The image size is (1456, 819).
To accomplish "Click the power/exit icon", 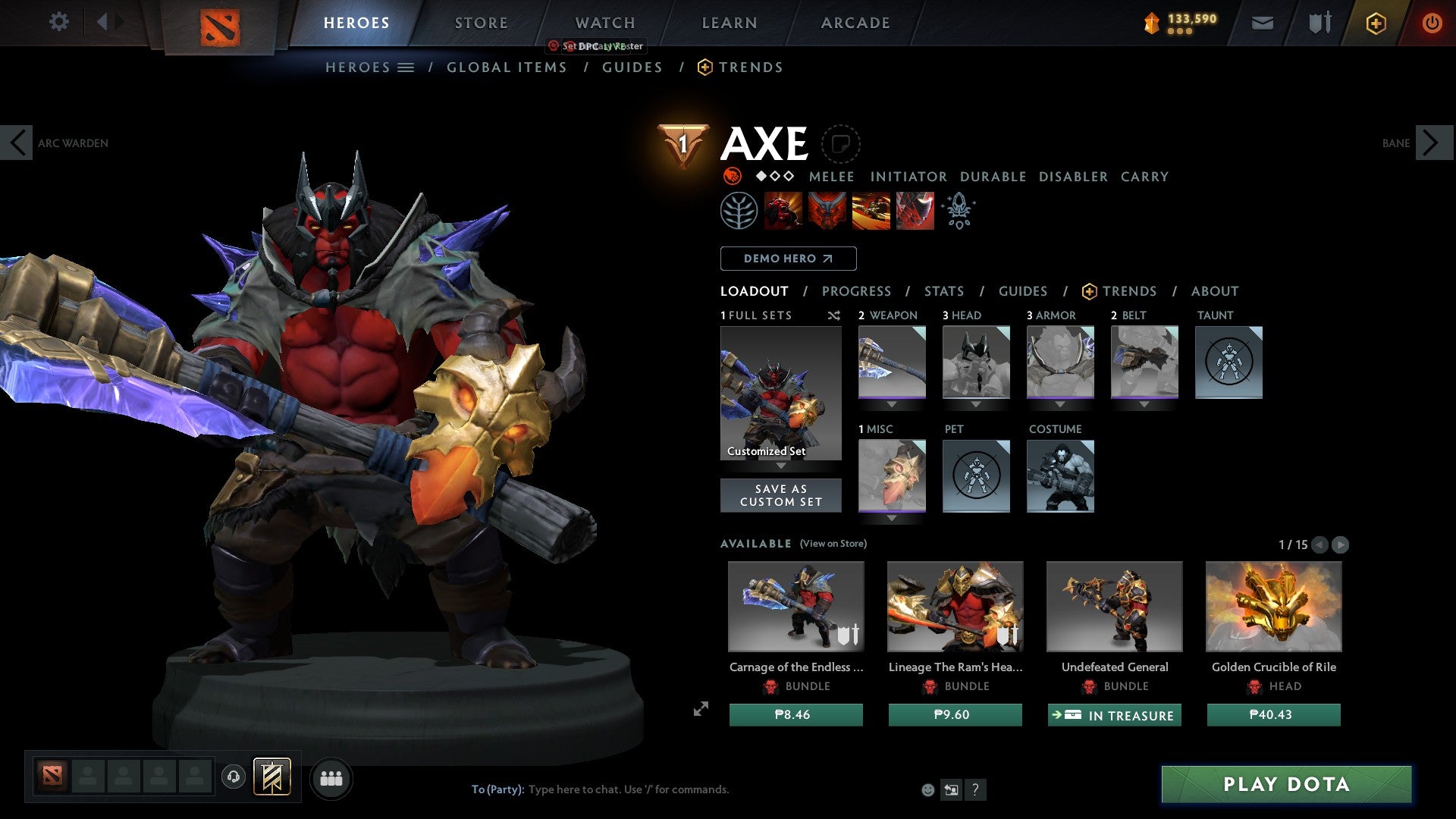I will (1432, 23).
